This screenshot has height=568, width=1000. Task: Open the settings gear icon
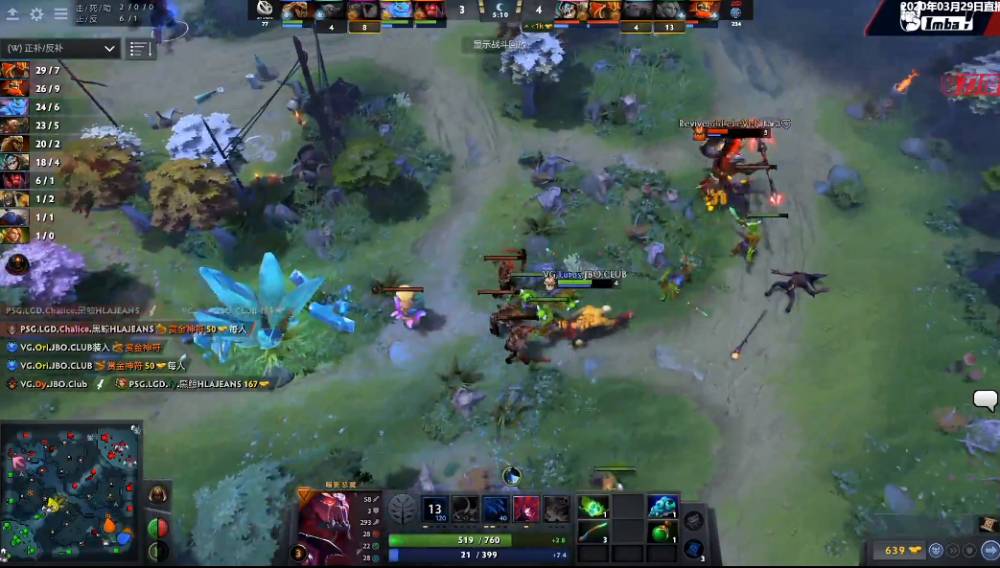[x=37, y=14]
